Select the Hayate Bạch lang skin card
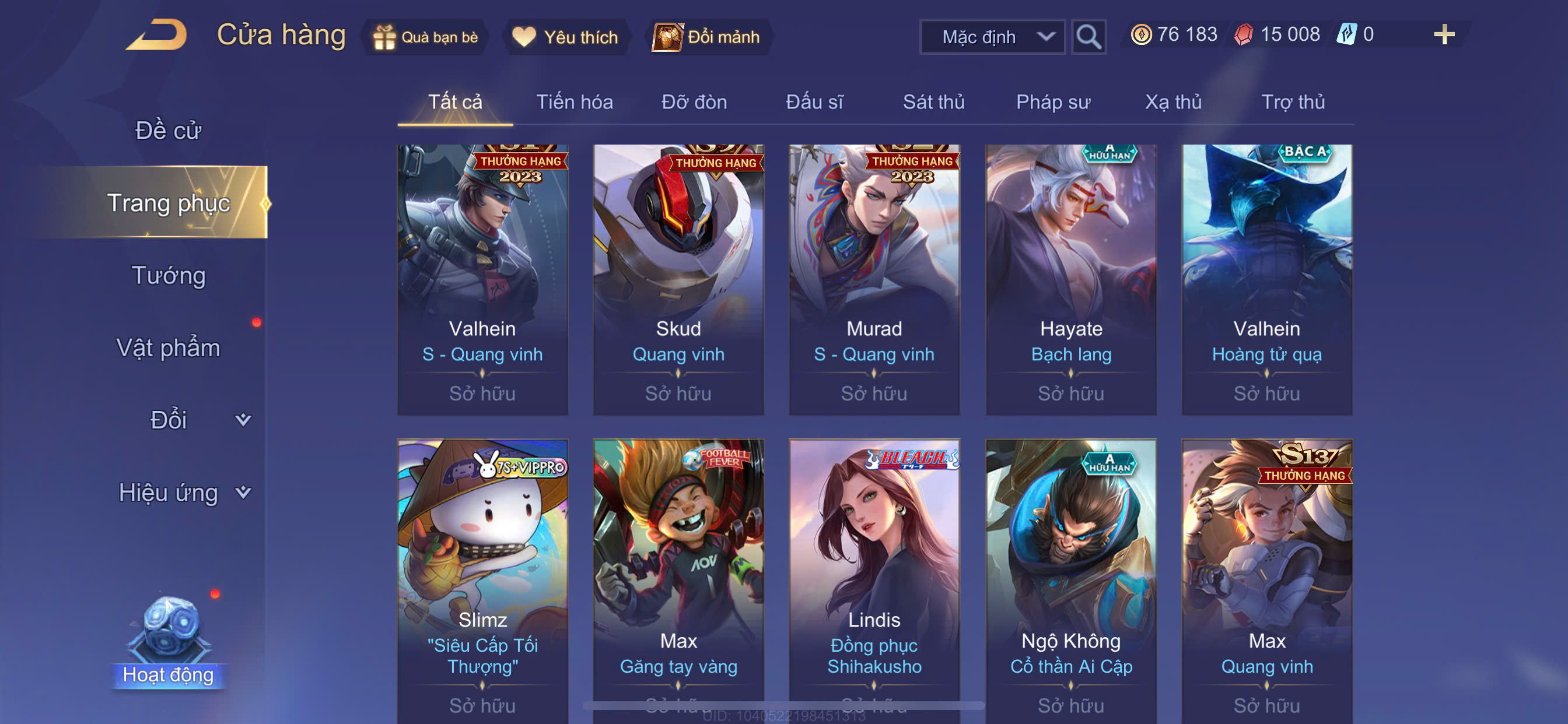The height and width of the screenshot is (724, 1568). coord(1070,280)
